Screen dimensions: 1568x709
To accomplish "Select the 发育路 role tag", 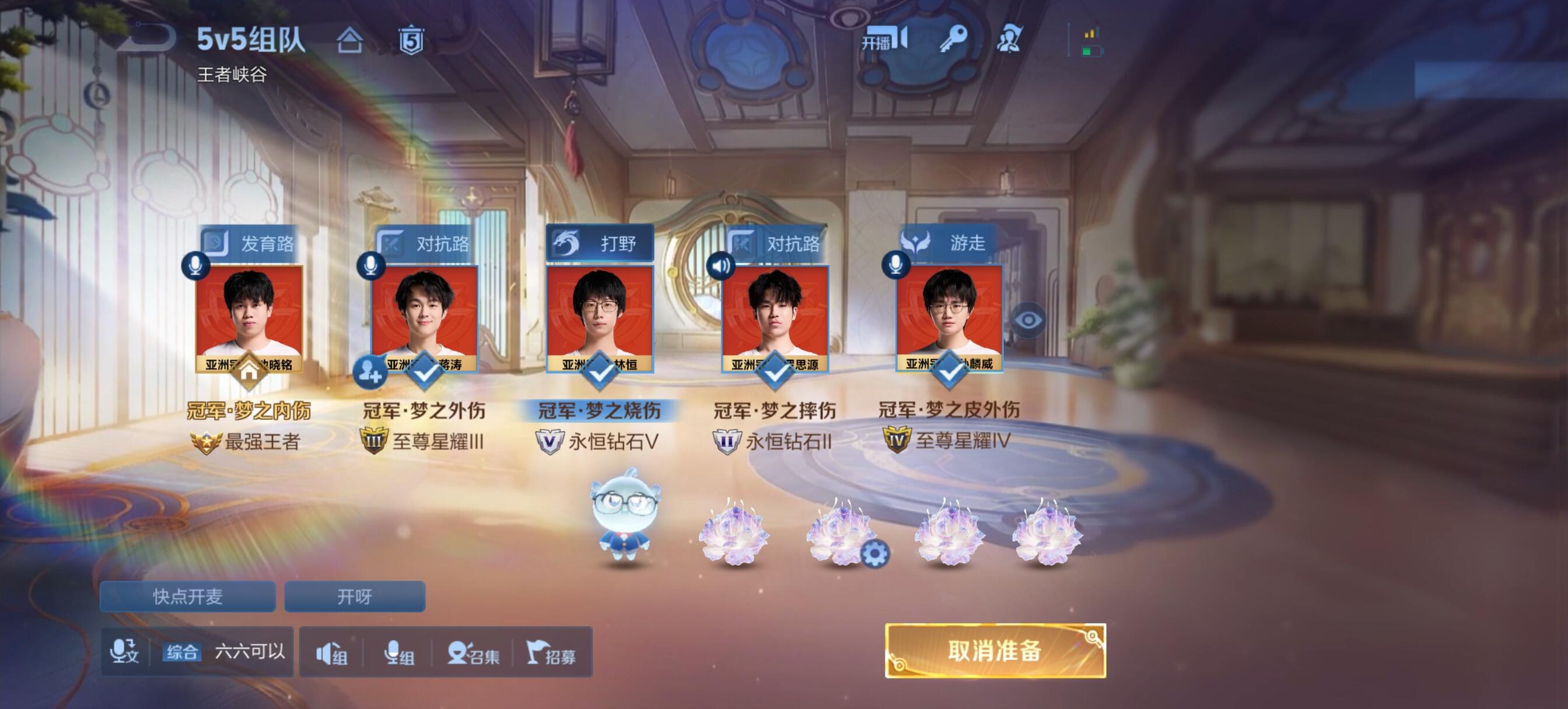I will pyautogui.click(x=250, y=244).
